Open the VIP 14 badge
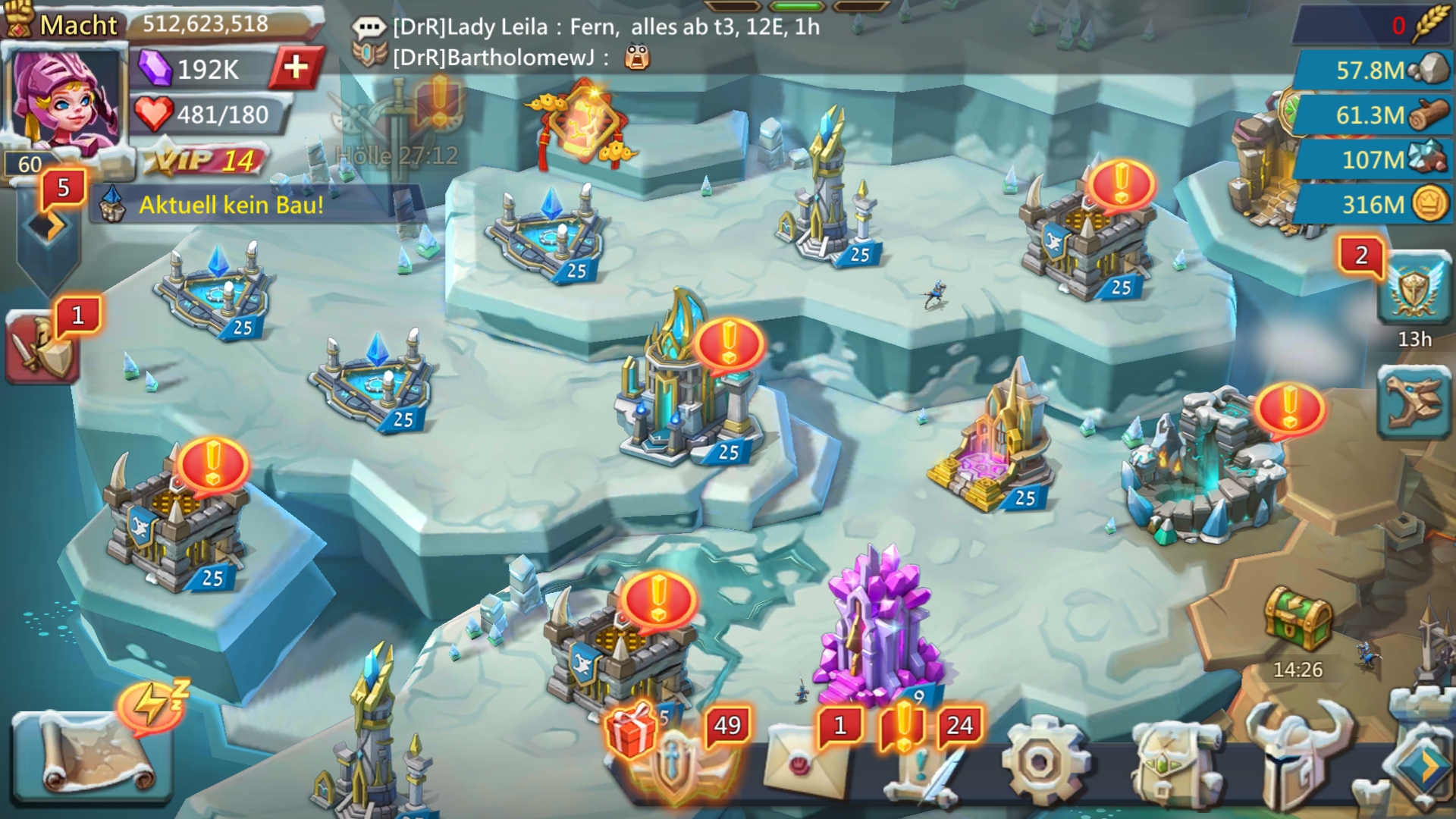 click(205, 160)
